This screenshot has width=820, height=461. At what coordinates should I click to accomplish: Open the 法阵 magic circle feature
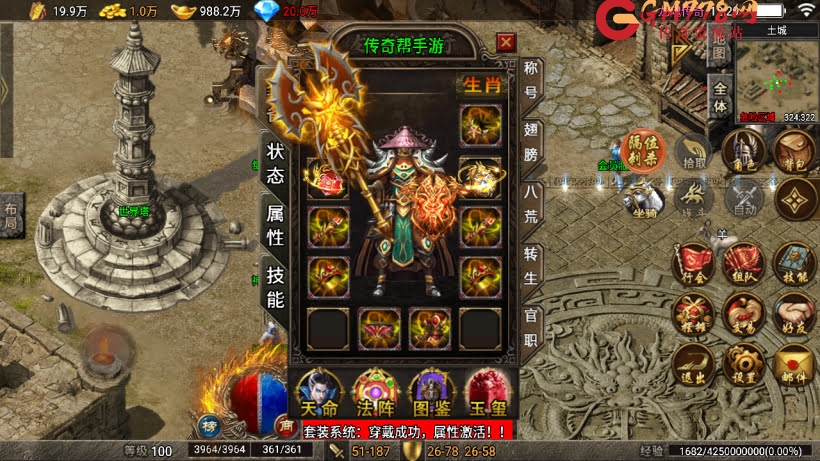pyautogui.click(x=374, y=392)
